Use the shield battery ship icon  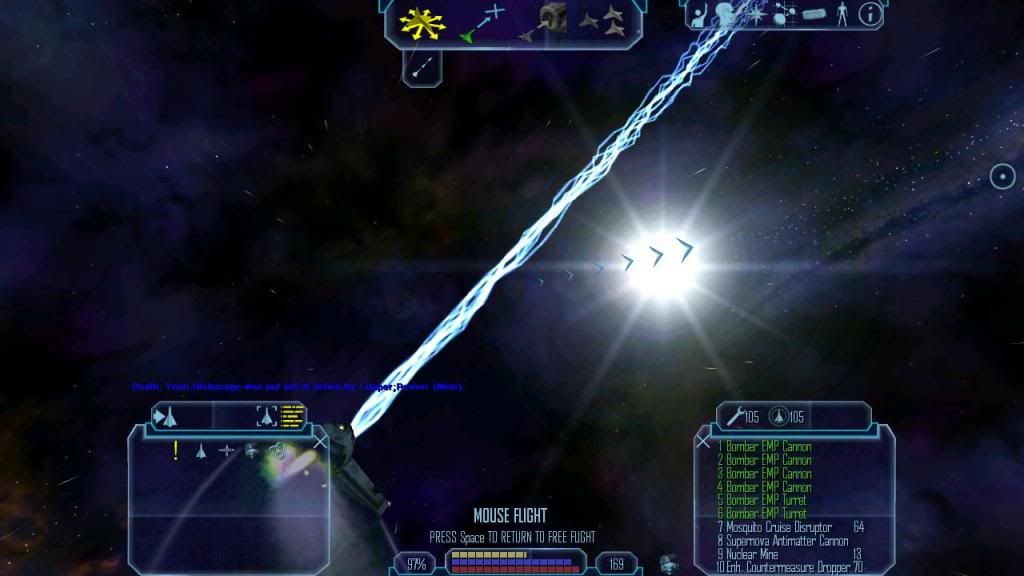pos(778,416)
